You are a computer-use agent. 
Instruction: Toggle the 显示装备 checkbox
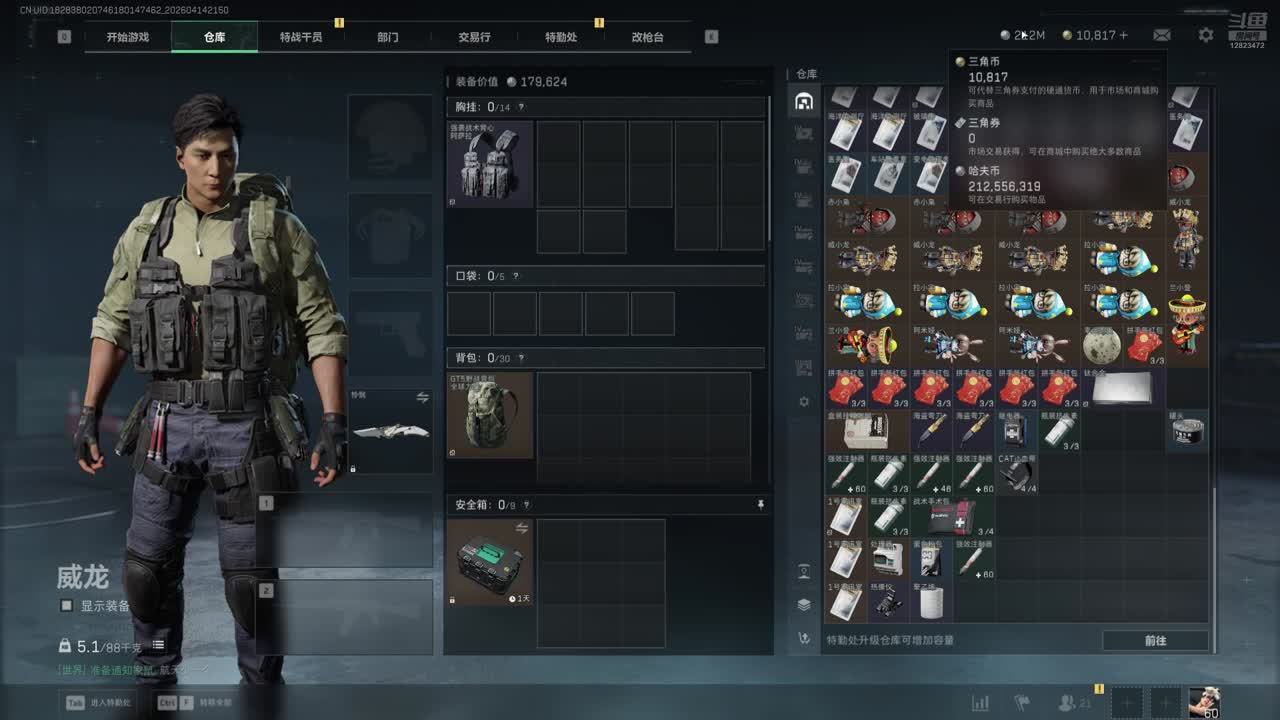pyautogui.click(x=67, y=606)
